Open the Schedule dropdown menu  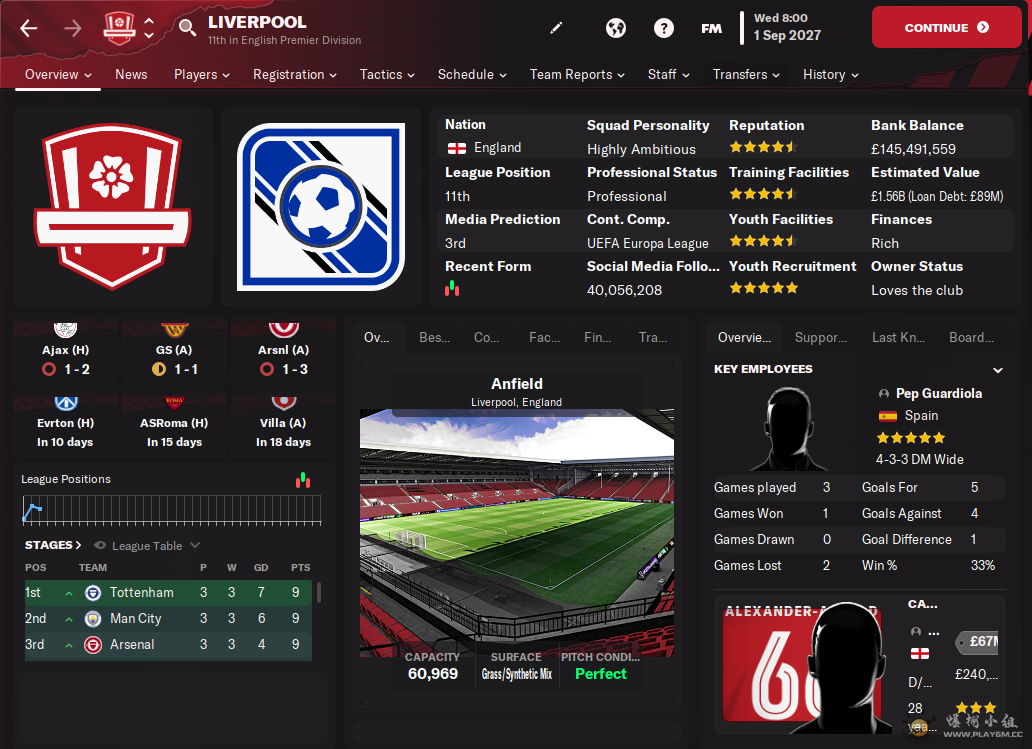click(472, 74)
